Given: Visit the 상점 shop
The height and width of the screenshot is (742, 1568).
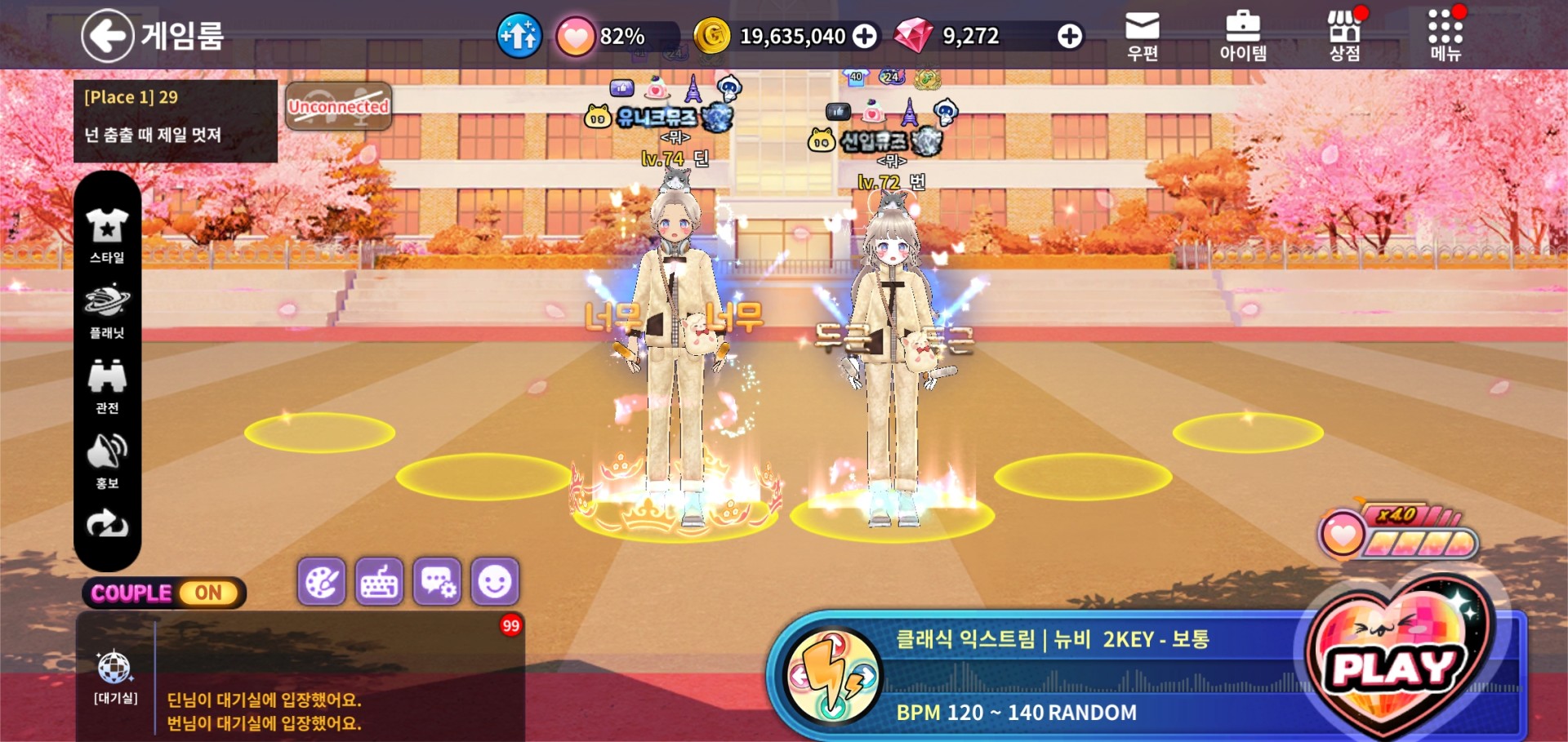Looking at the screenshot, I should coord(1344,37).
